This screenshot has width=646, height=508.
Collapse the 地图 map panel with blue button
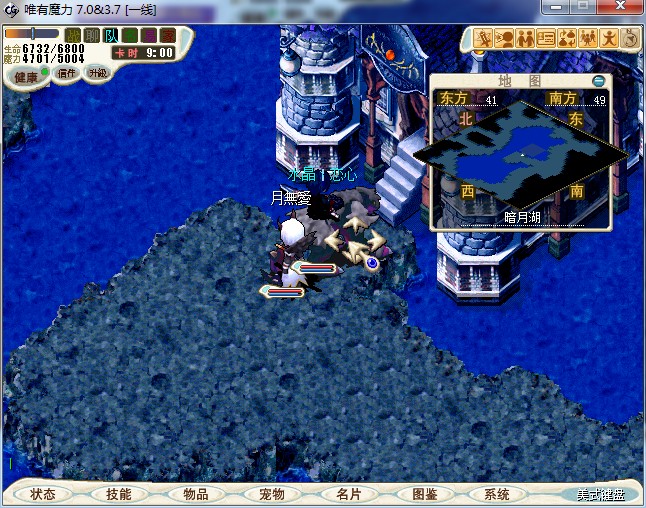pyautogui.click(x=598, y=80)
